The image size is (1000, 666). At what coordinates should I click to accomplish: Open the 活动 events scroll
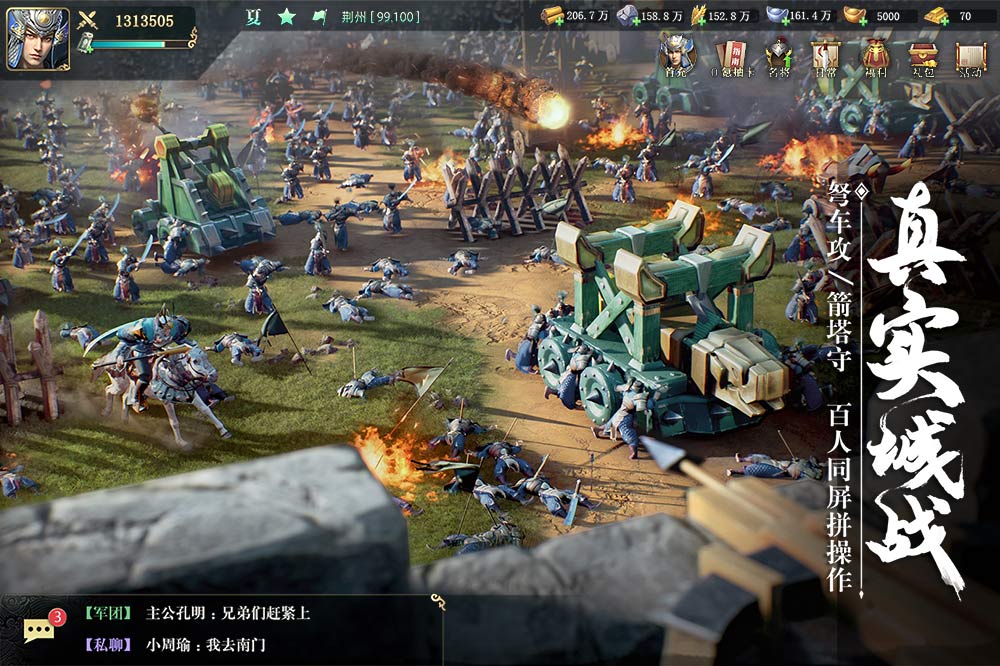coord(970,55)
